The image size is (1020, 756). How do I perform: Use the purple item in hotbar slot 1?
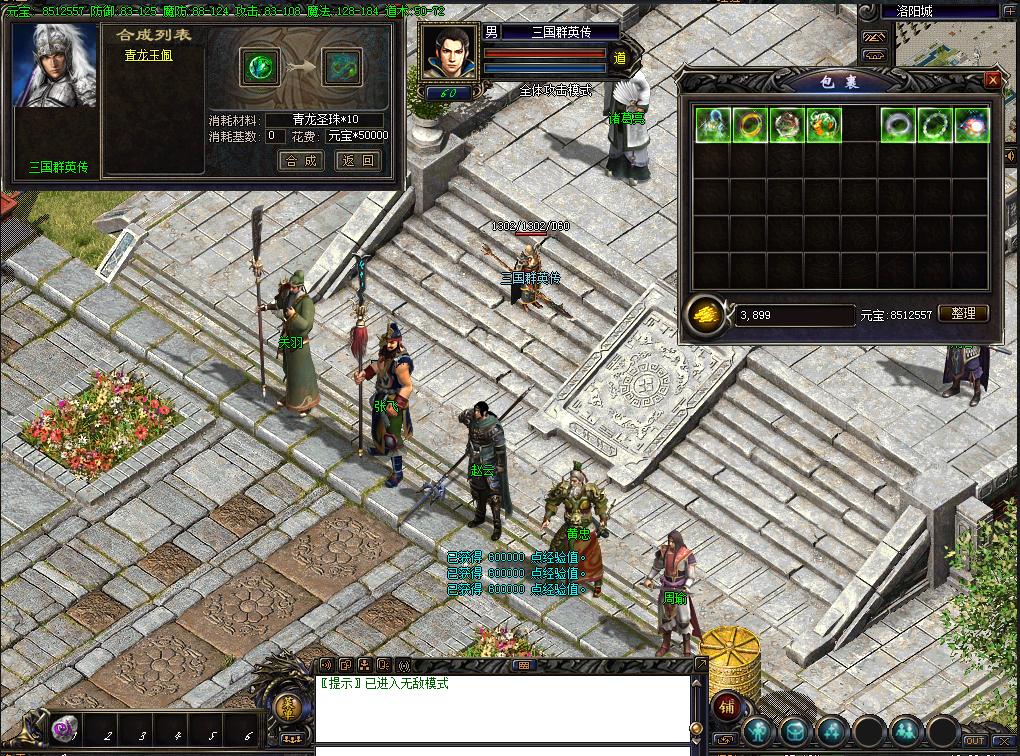[67, 729]
